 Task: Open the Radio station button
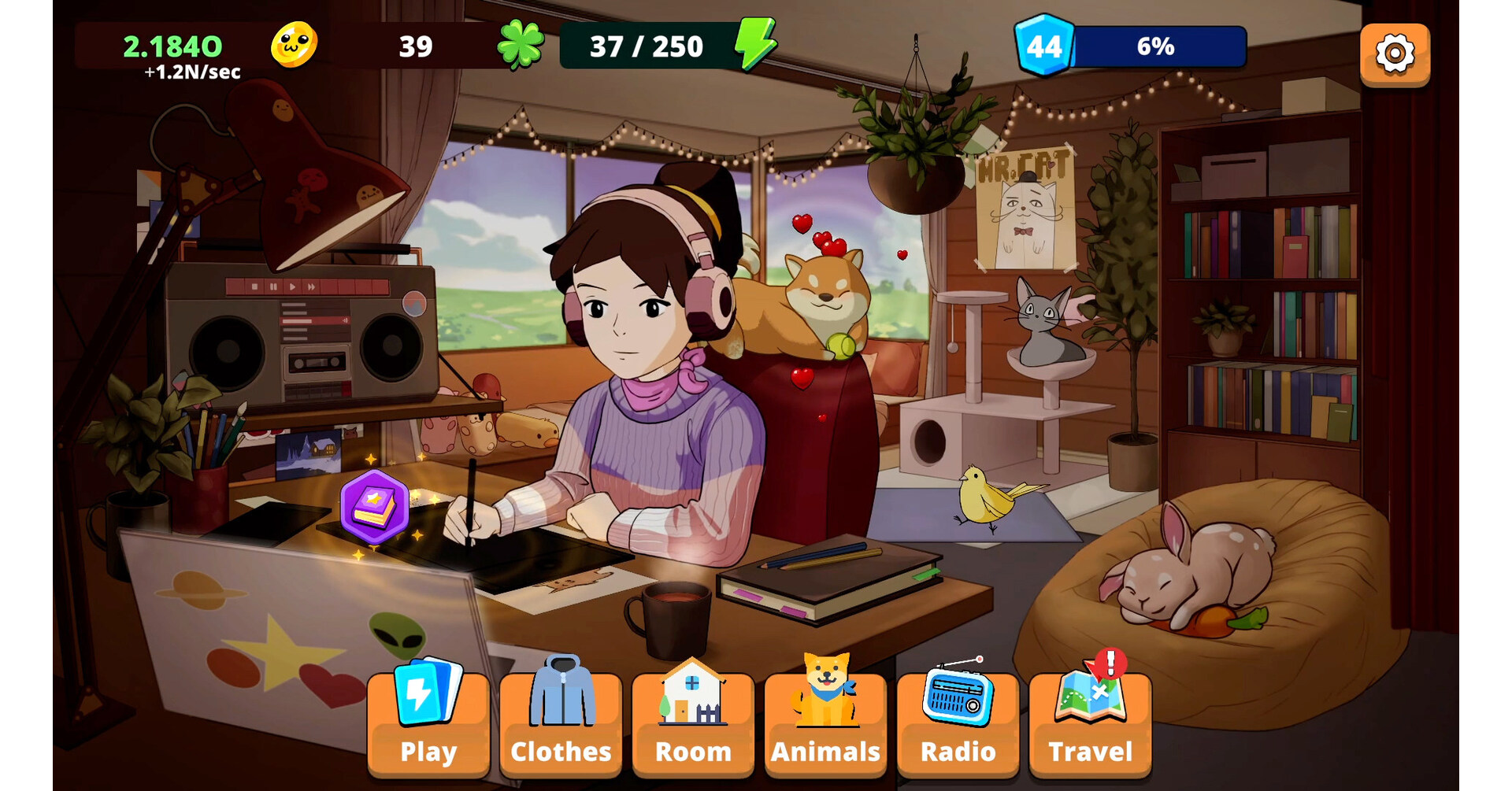957,724
